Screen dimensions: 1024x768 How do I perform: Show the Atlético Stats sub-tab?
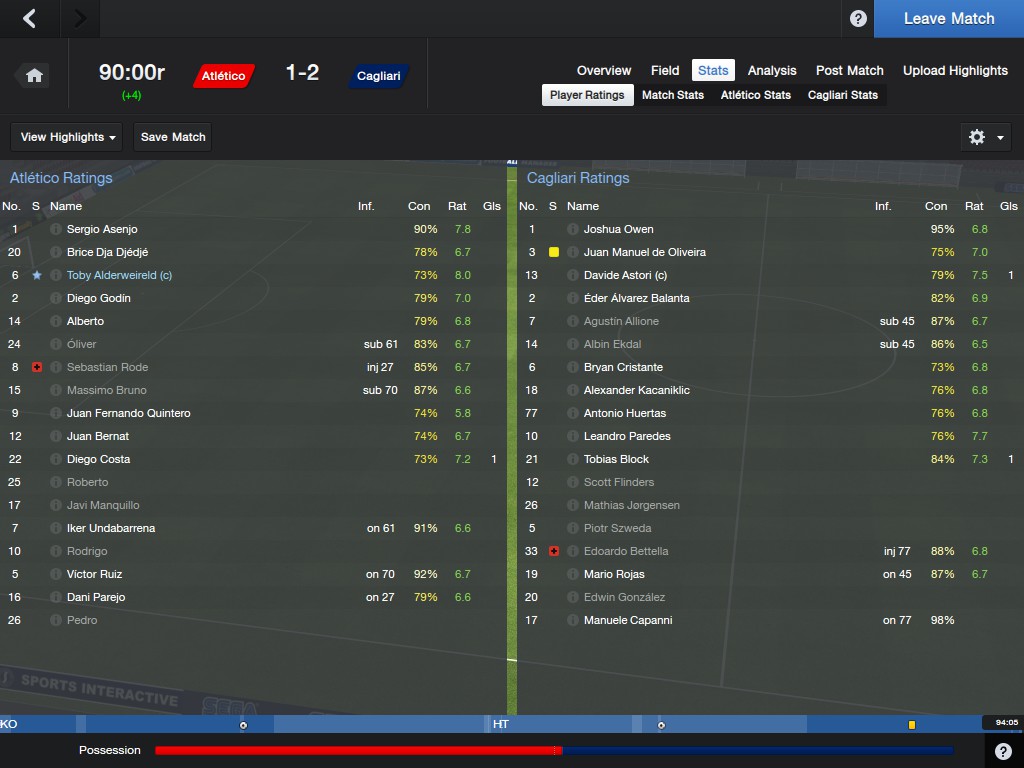coord(755,95)
